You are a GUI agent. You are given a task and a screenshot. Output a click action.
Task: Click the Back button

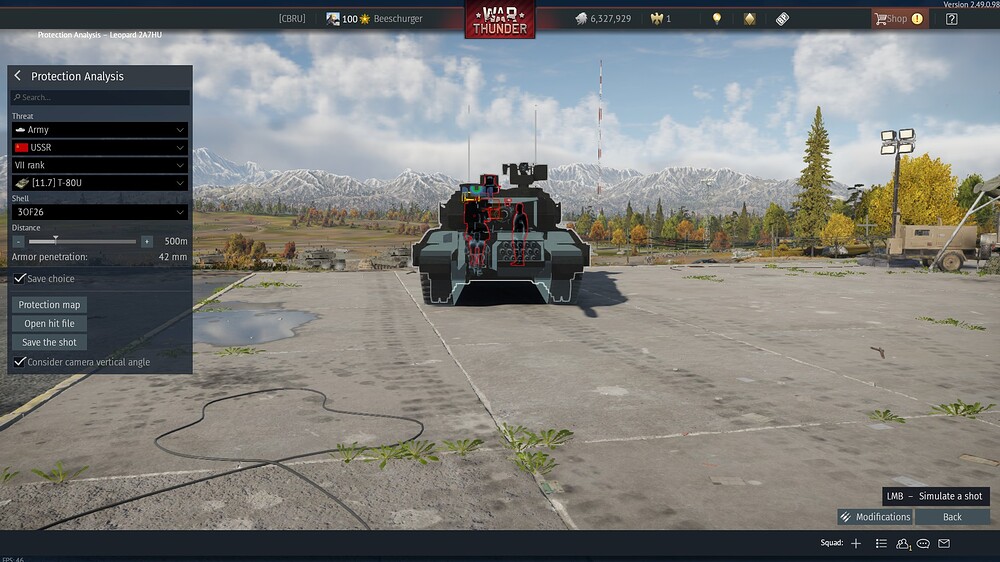952,517
